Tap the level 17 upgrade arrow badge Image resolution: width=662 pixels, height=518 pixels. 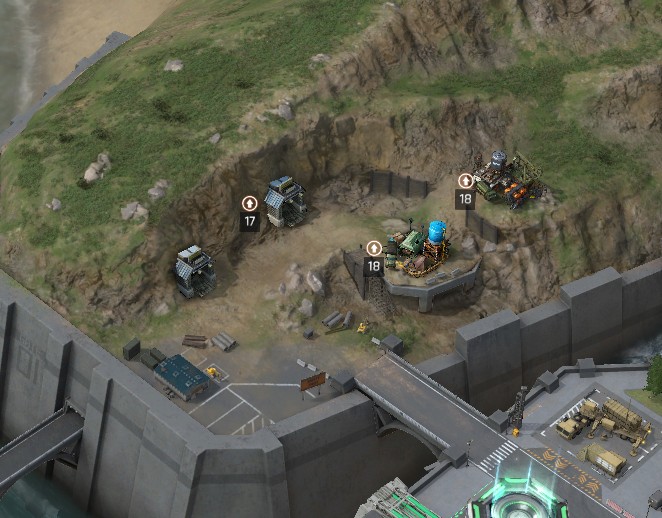250,203
